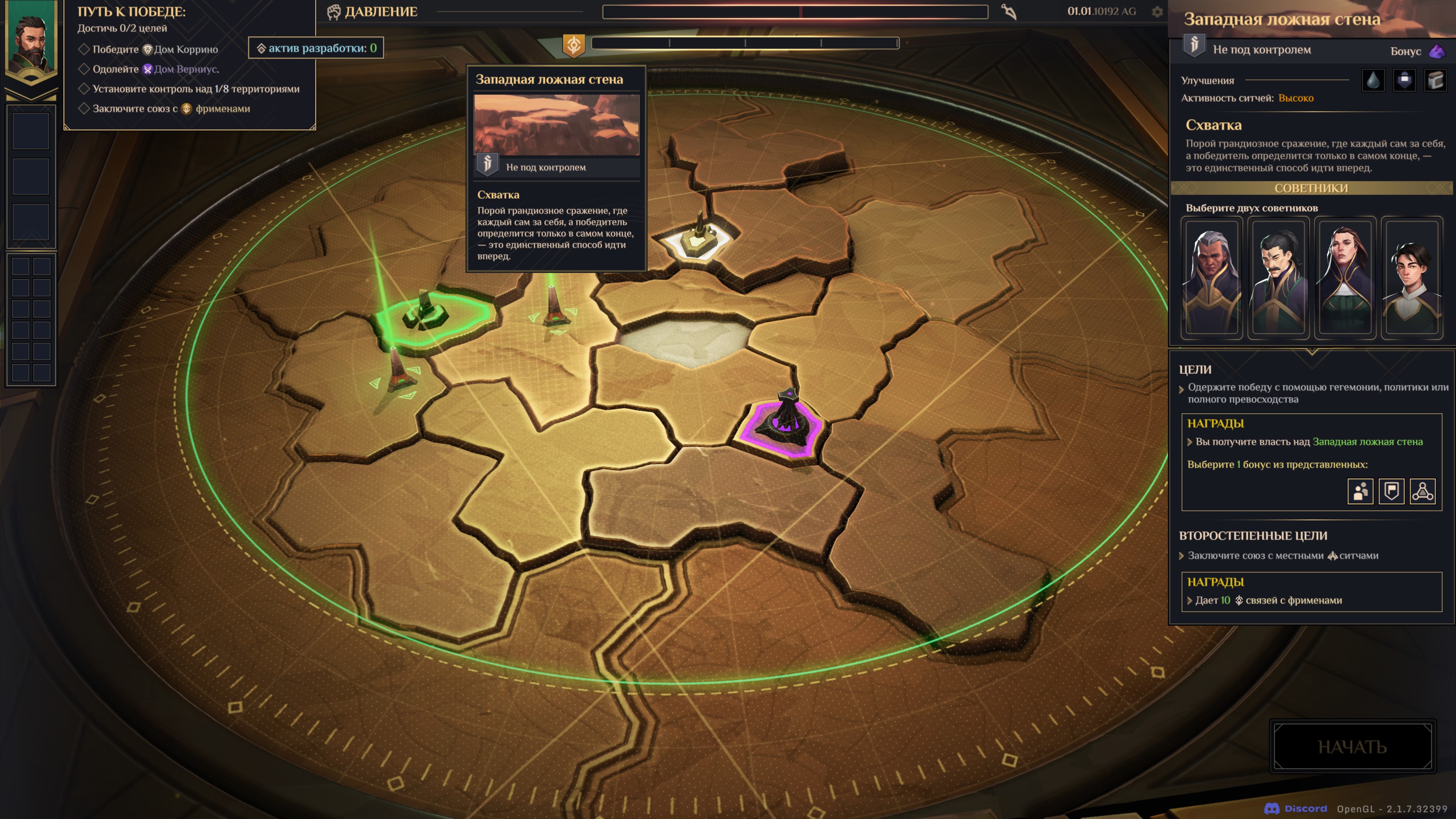This screenshot has height=819, width=1456.
Task: Select the young short-haired advisor portrait
Action: tap(1411, 278)
